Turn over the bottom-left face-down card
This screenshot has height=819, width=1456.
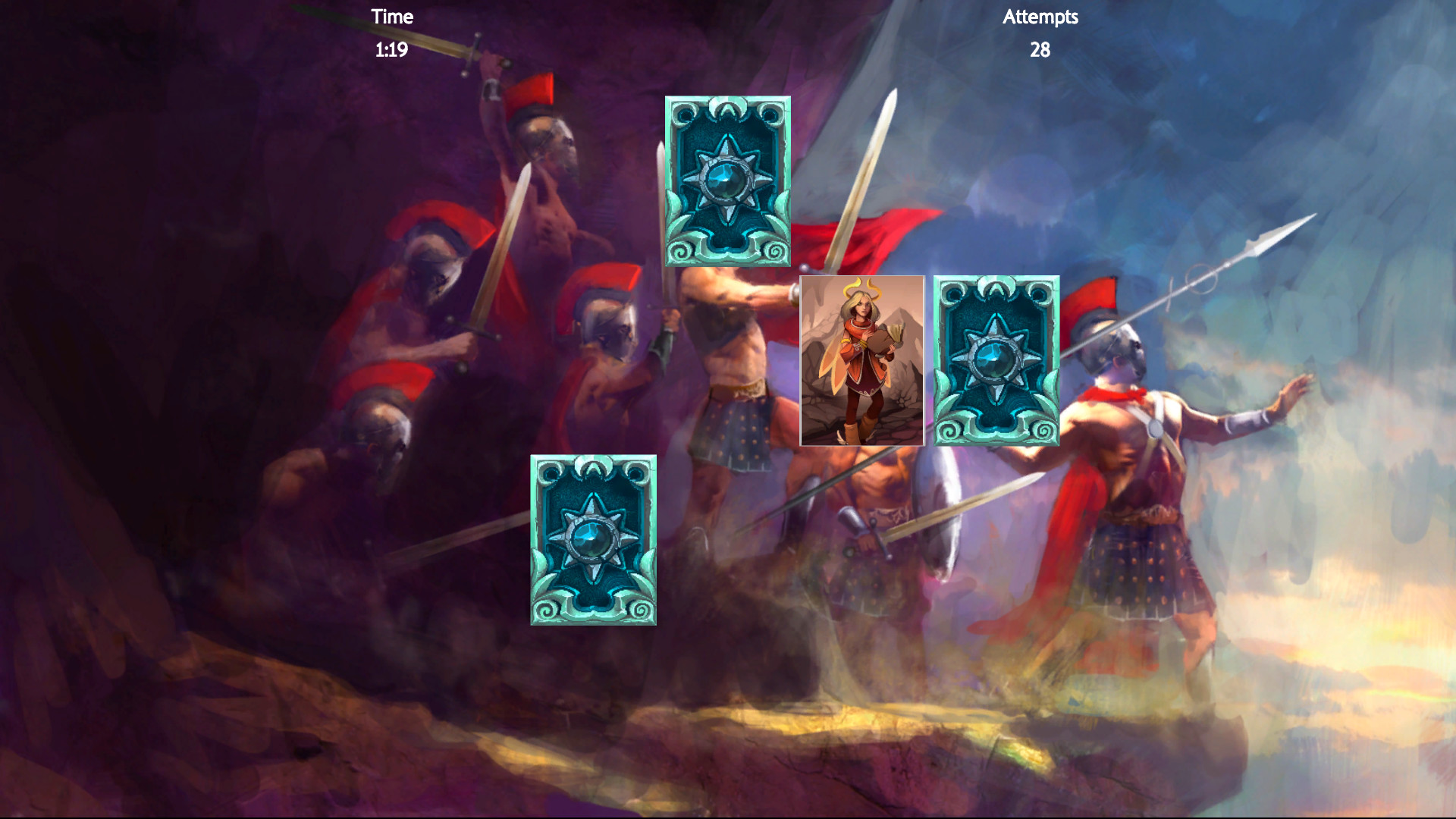[x=594, y=540]
